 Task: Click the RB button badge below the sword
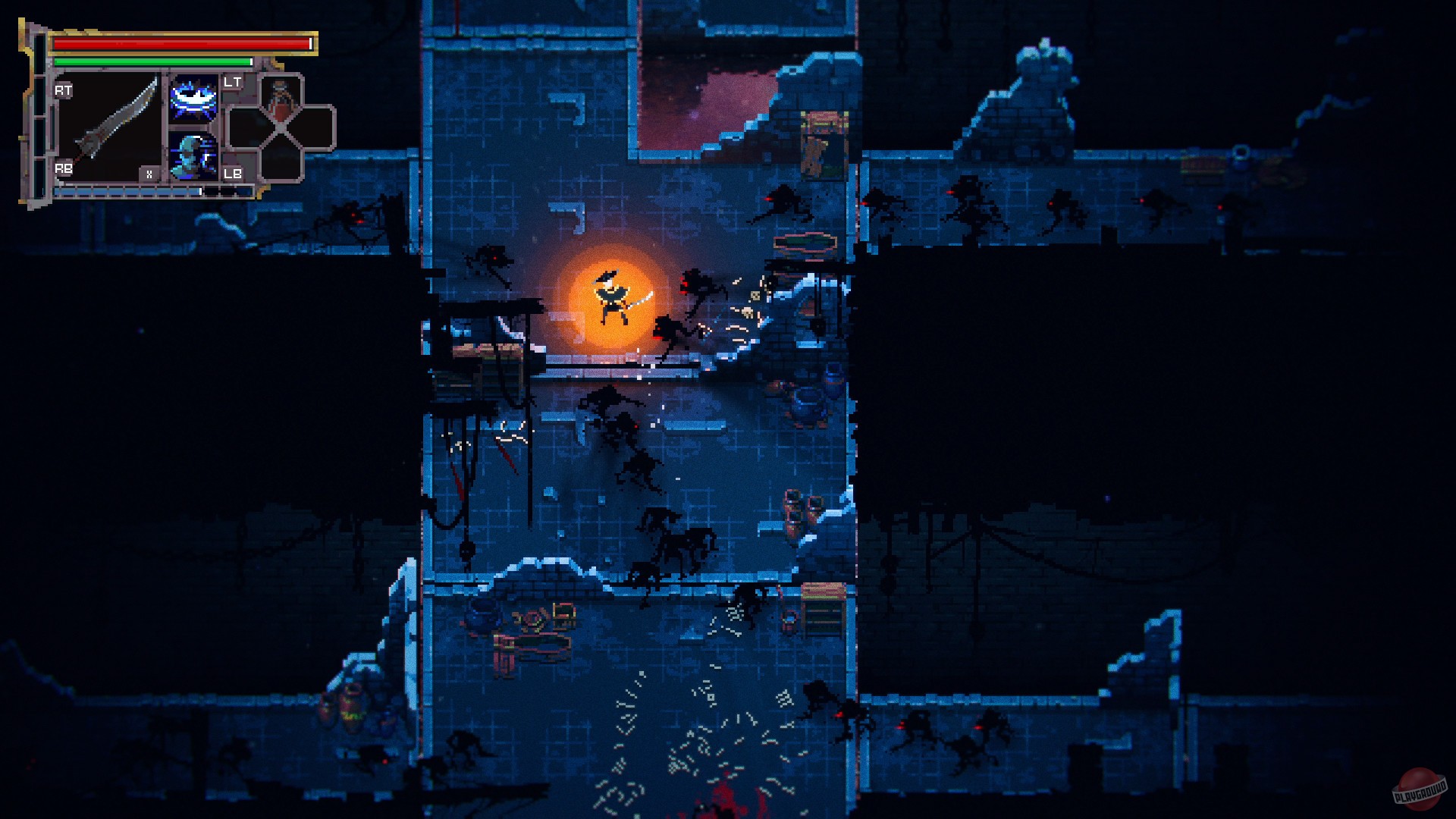point(64,168)
